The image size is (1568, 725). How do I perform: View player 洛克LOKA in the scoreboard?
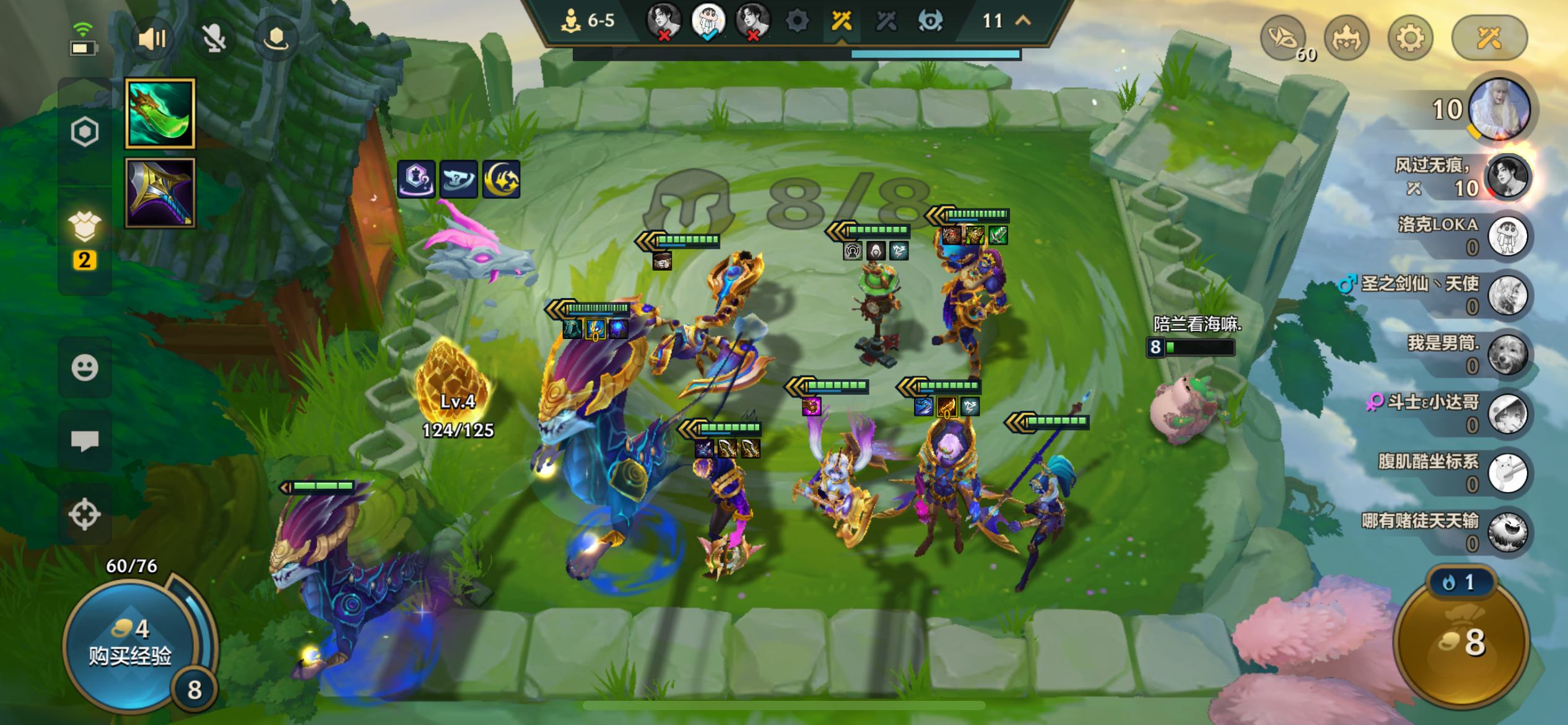coord(1507,236)
